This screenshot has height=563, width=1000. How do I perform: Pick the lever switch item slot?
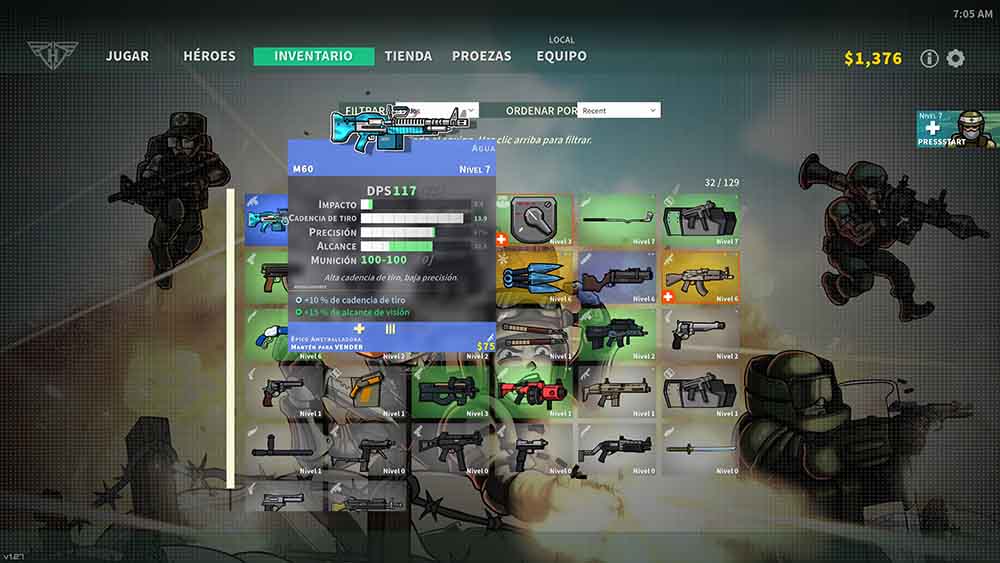click(536, 220)
